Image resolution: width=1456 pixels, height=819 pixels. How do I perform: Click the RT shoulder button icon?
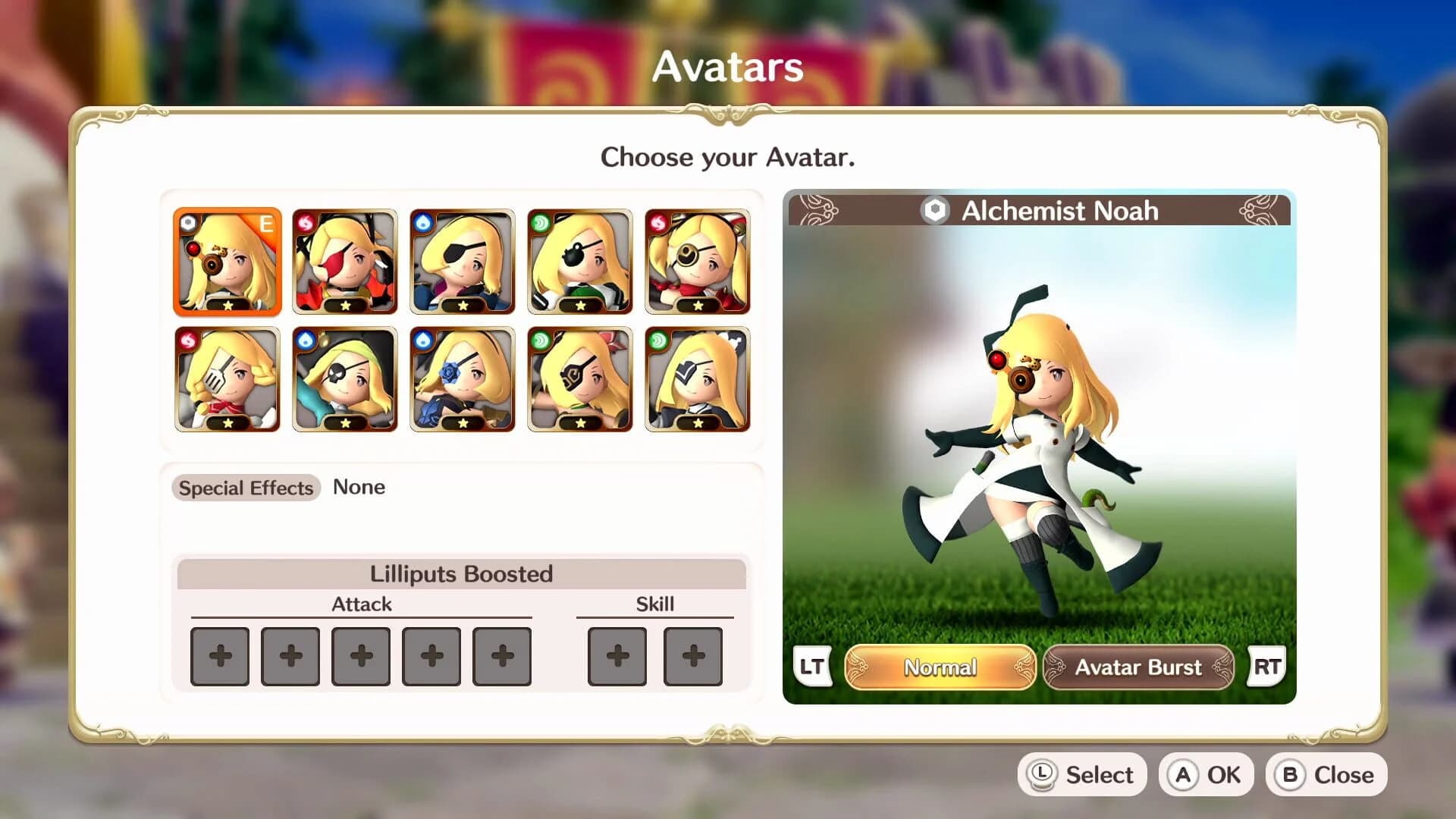click(x=1265, y=667)
